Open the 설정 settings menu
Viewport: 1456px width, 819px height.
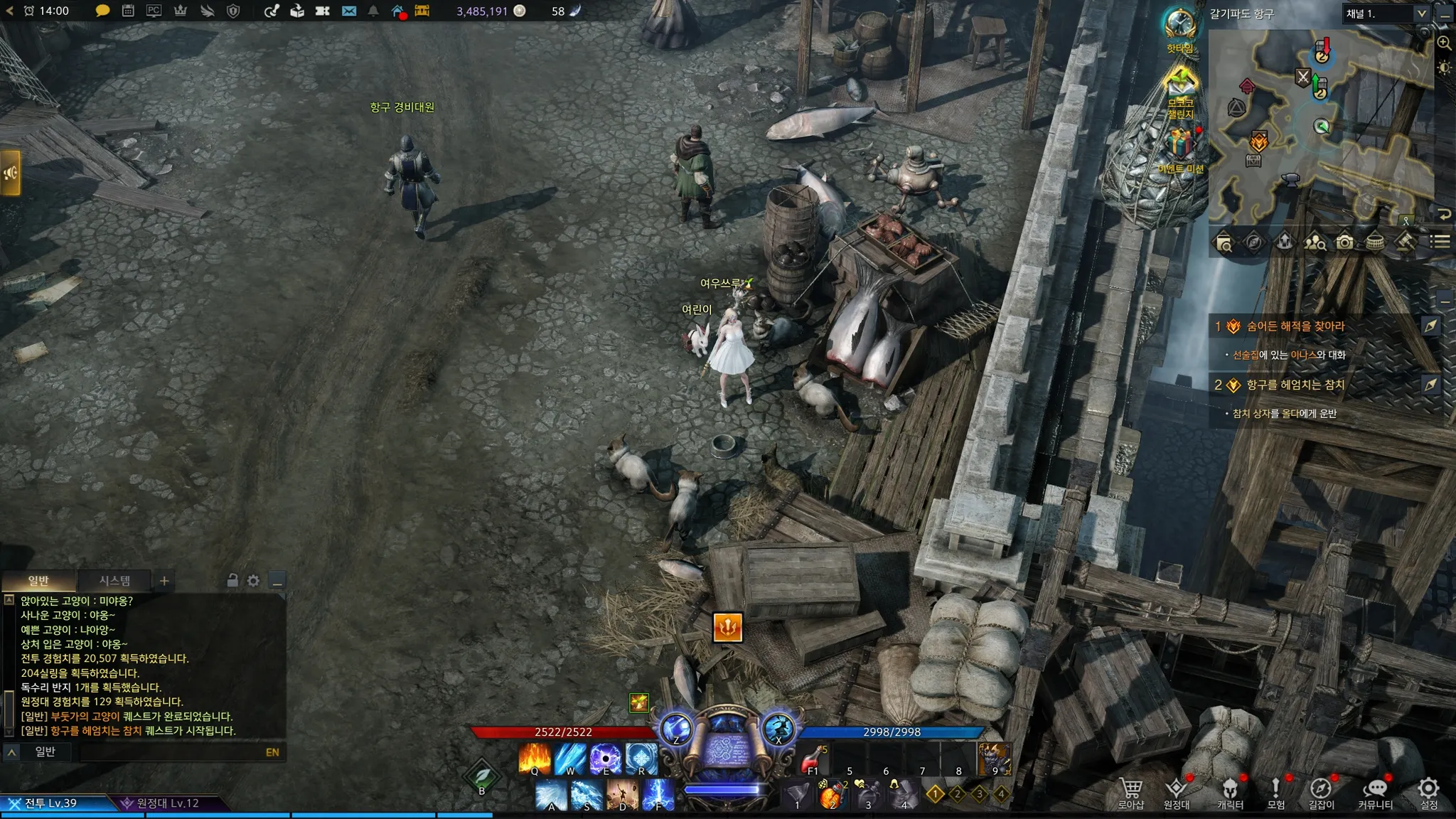(1428, 793)
